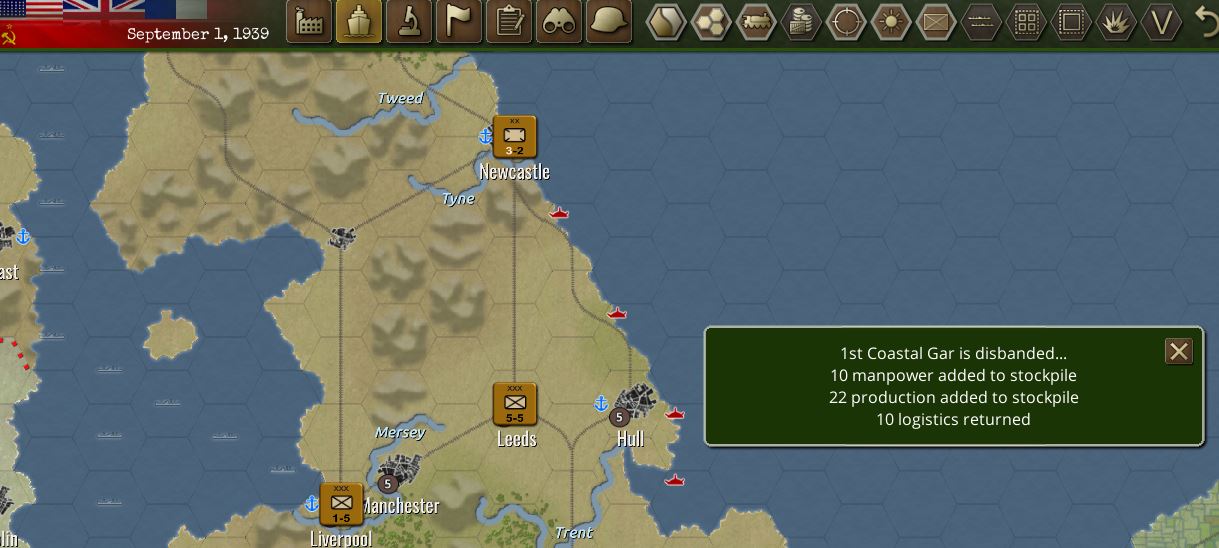This screenshot has height=548, width=1219.
Task: Open the flag diplomacy panel
Action: tap(459, 21)
